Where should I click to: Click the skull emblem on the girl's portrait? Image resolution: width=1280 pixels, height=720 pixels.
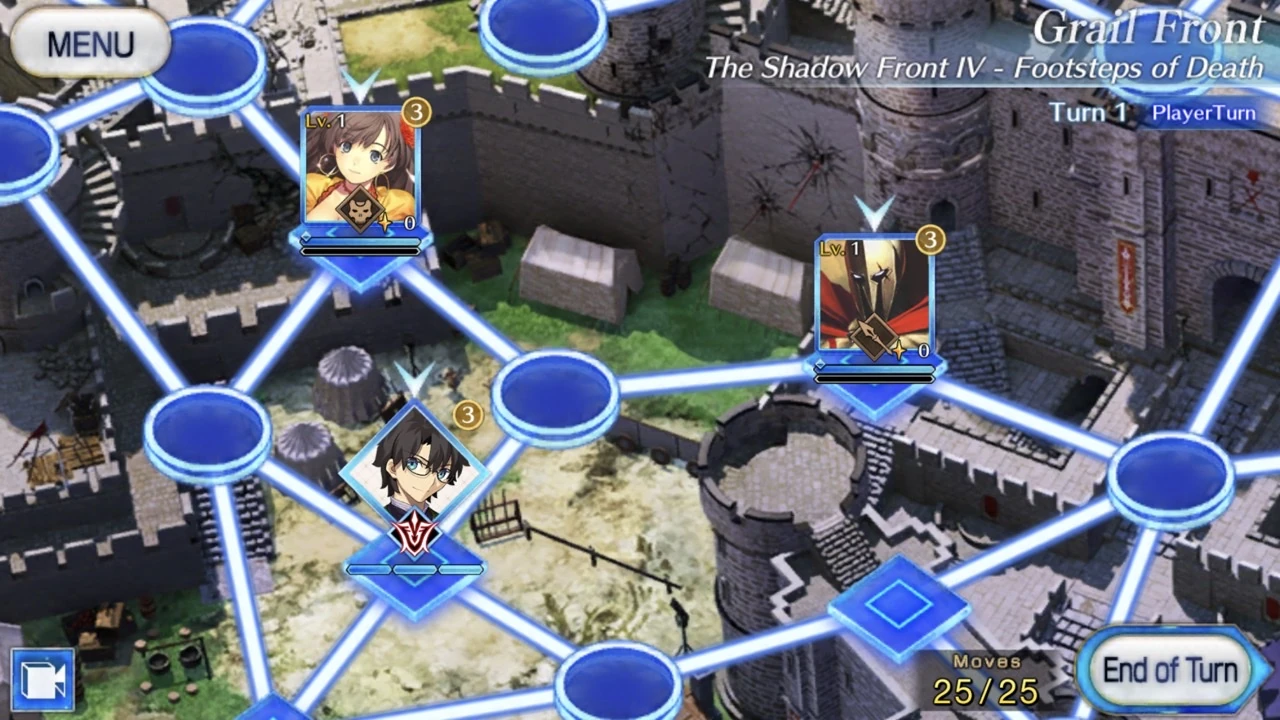360,207
